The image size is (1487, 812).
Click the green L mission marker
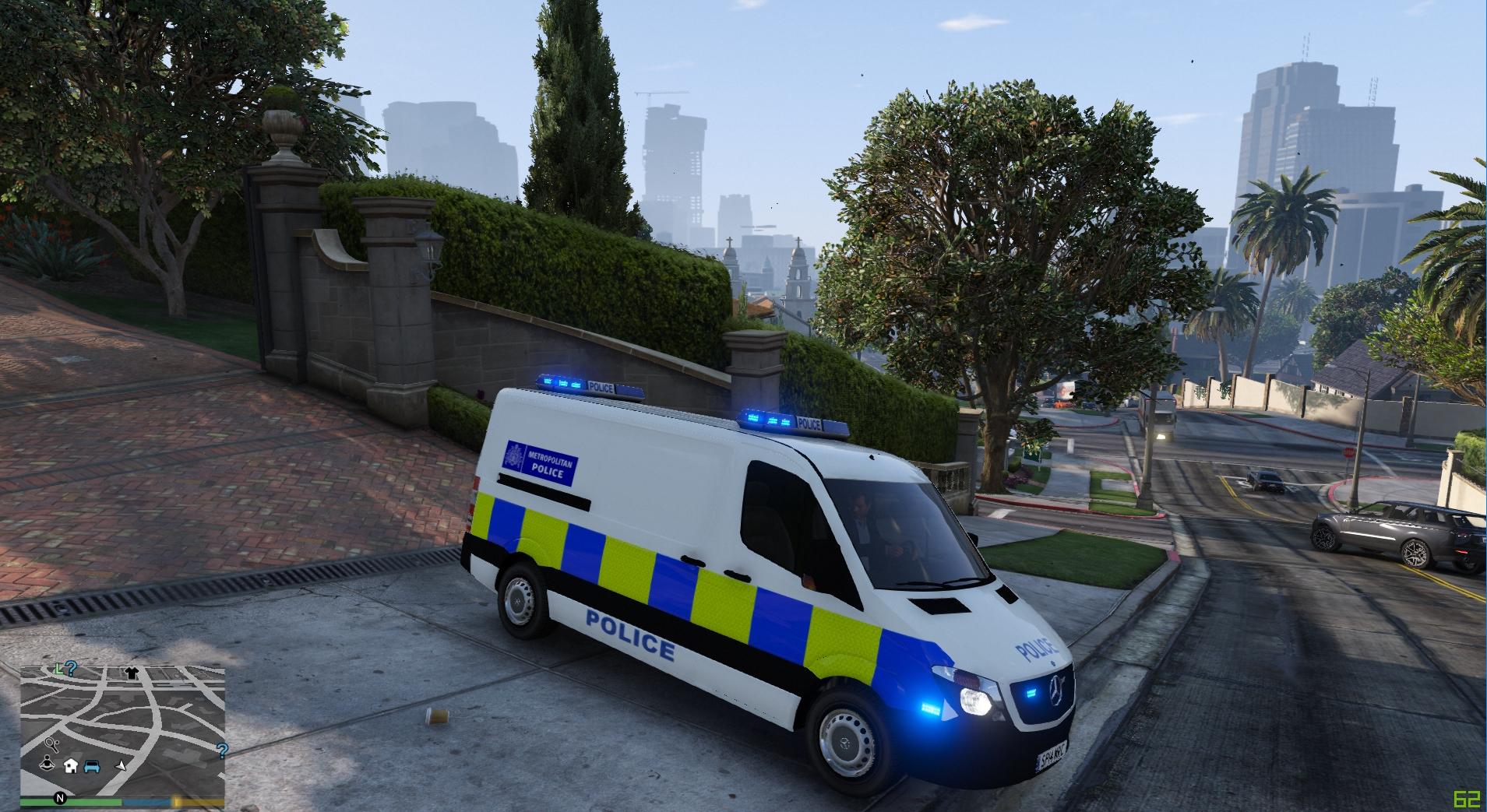coord(58,668)
